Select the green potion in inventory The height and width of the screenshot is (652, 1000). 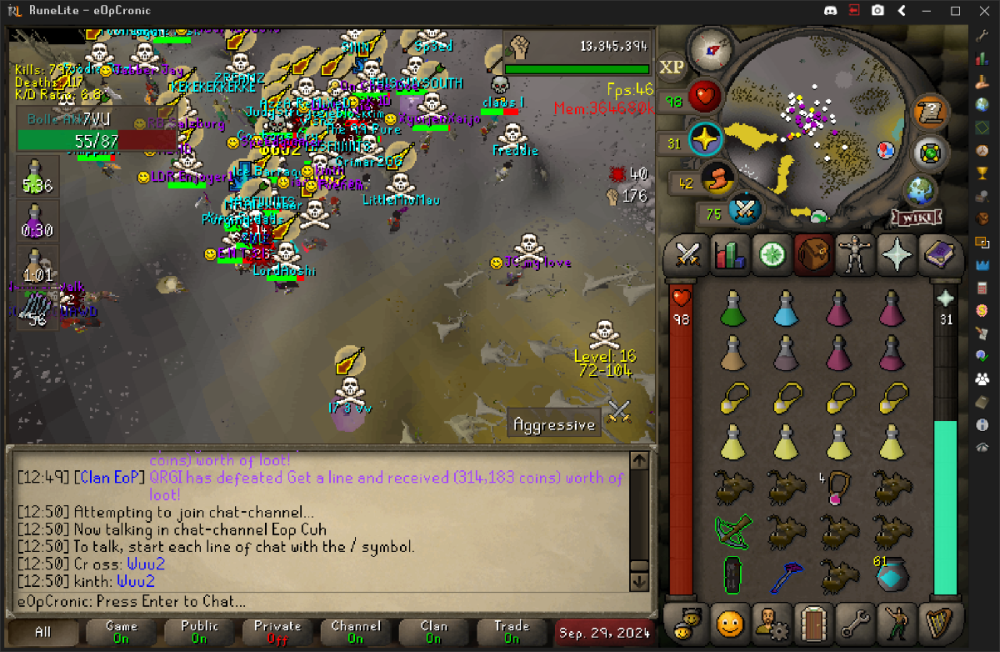(735, 307)
